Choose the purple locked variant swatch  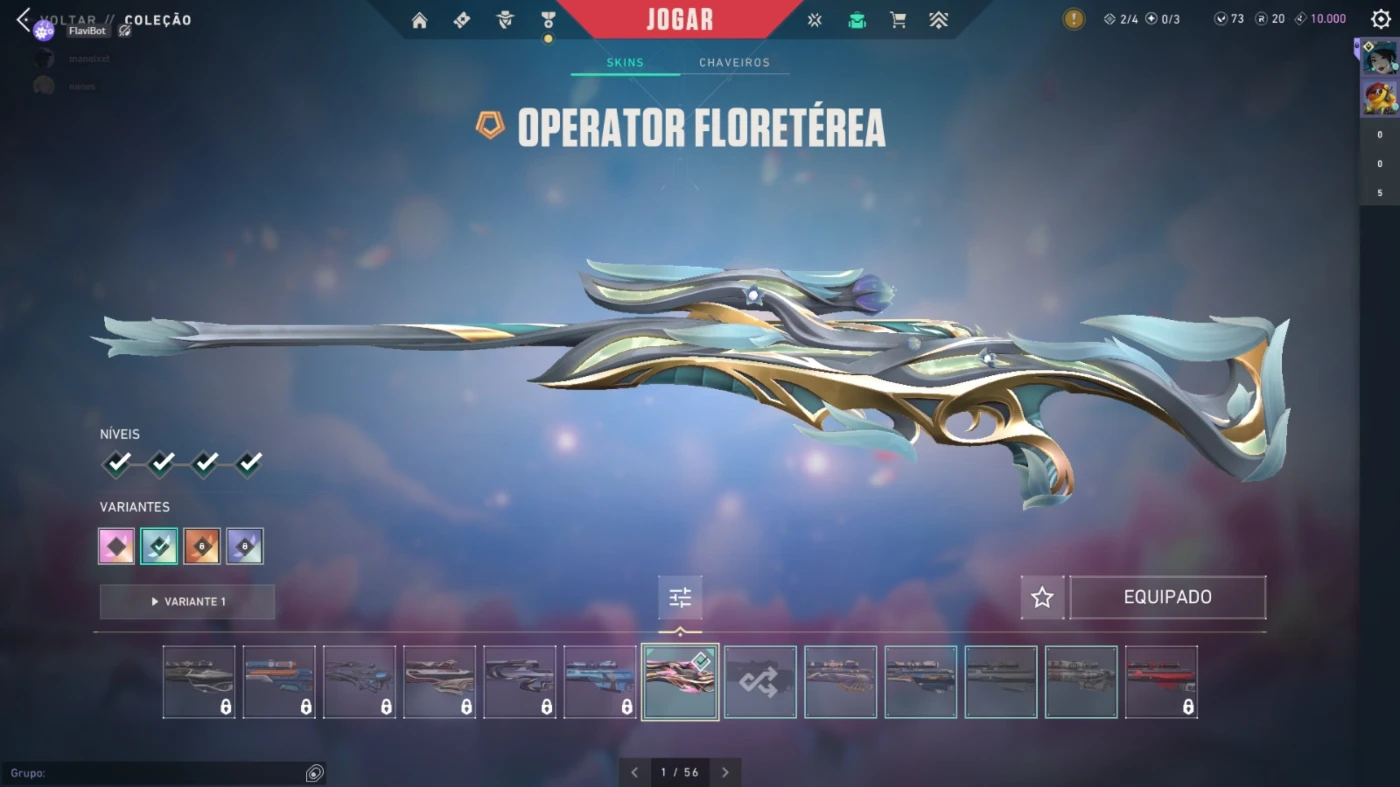click(245, 546)
